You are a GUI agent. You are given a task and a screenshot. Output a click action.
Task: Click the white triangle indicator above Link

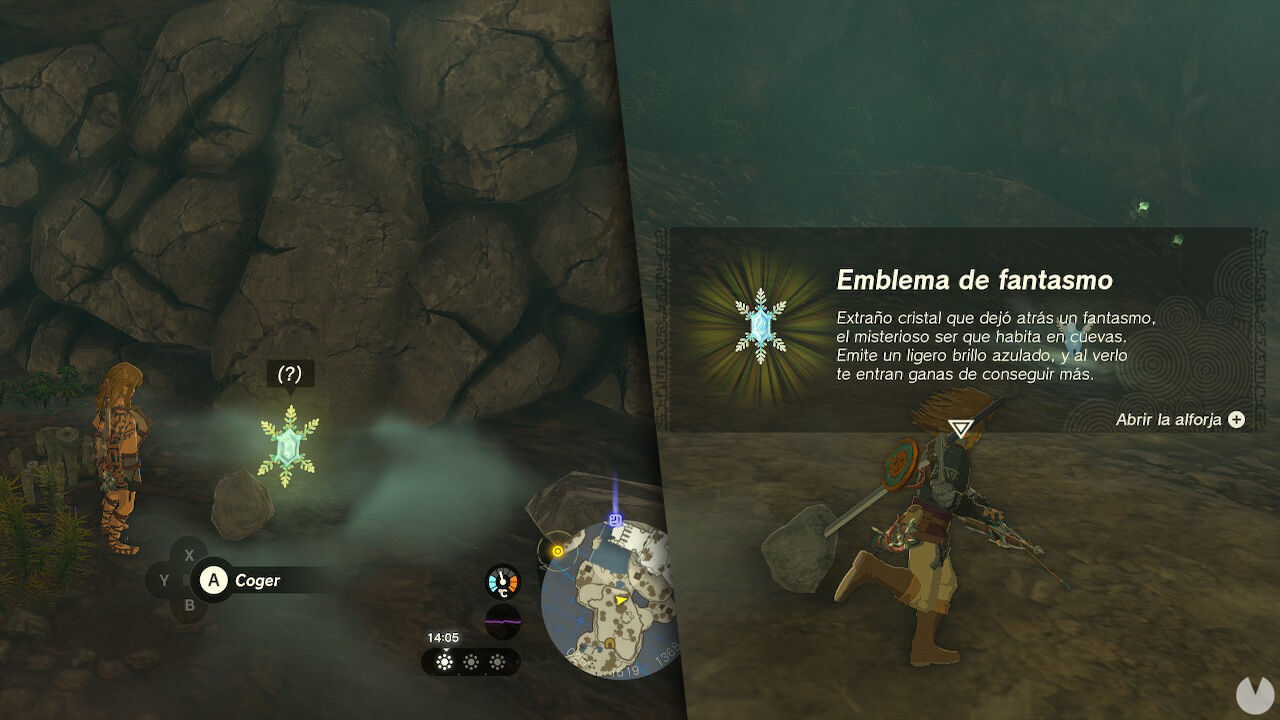pyautogui.click(x=958, y=427)
